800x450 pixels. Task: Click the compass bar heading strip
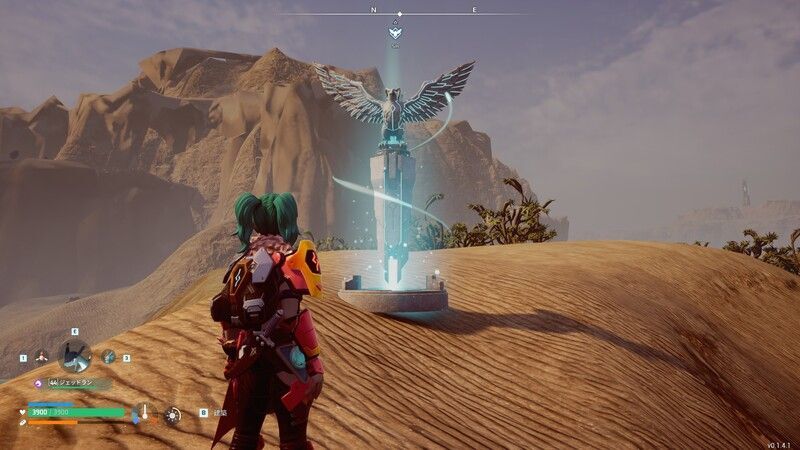(x=400, y=13)
